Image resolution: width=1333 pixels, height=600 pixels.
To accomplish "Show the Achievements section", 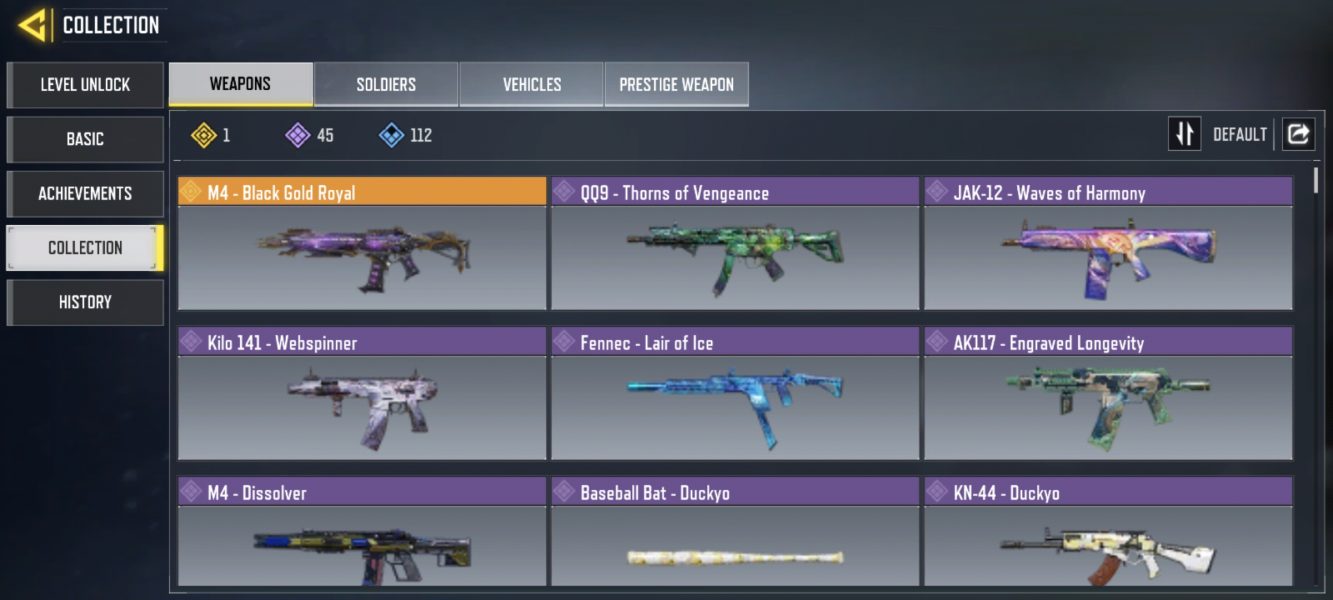I will pyautogui.click(x=85, y=193).
